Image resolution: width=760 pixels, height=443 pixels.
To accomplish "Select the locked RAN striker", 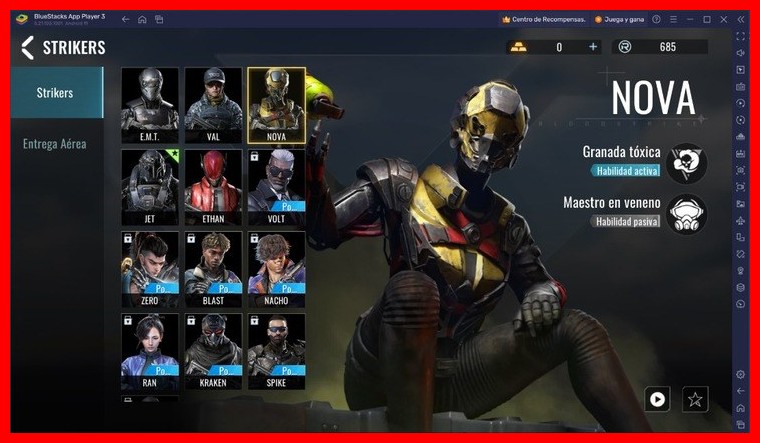I will point(150,351).
